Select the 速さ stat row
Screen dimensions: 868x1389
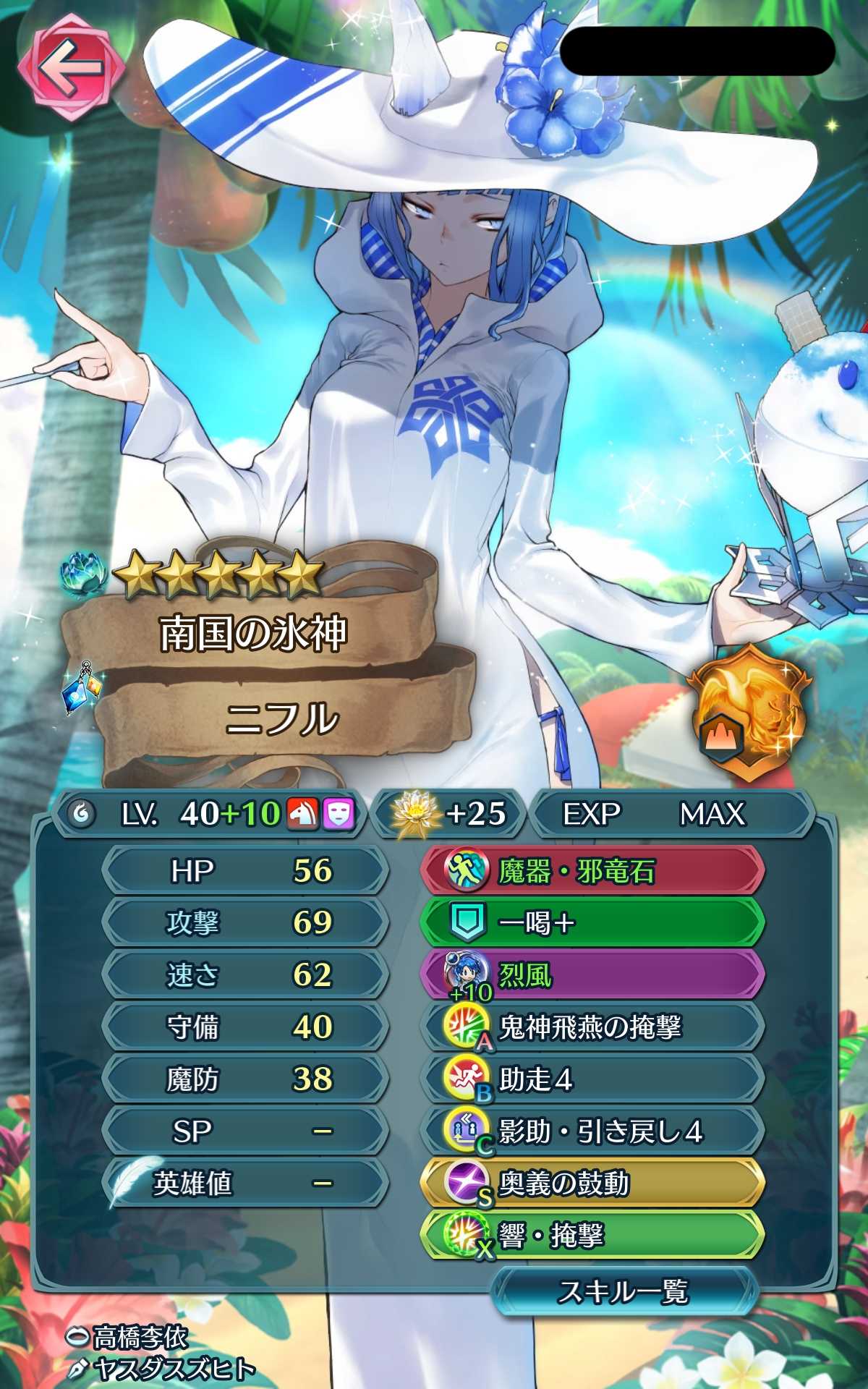[244, 975]
